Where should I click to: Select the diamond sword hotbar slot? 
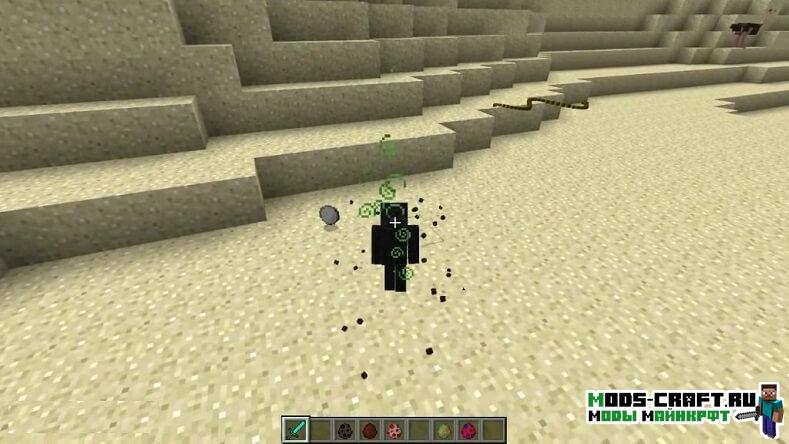(296, 430)
